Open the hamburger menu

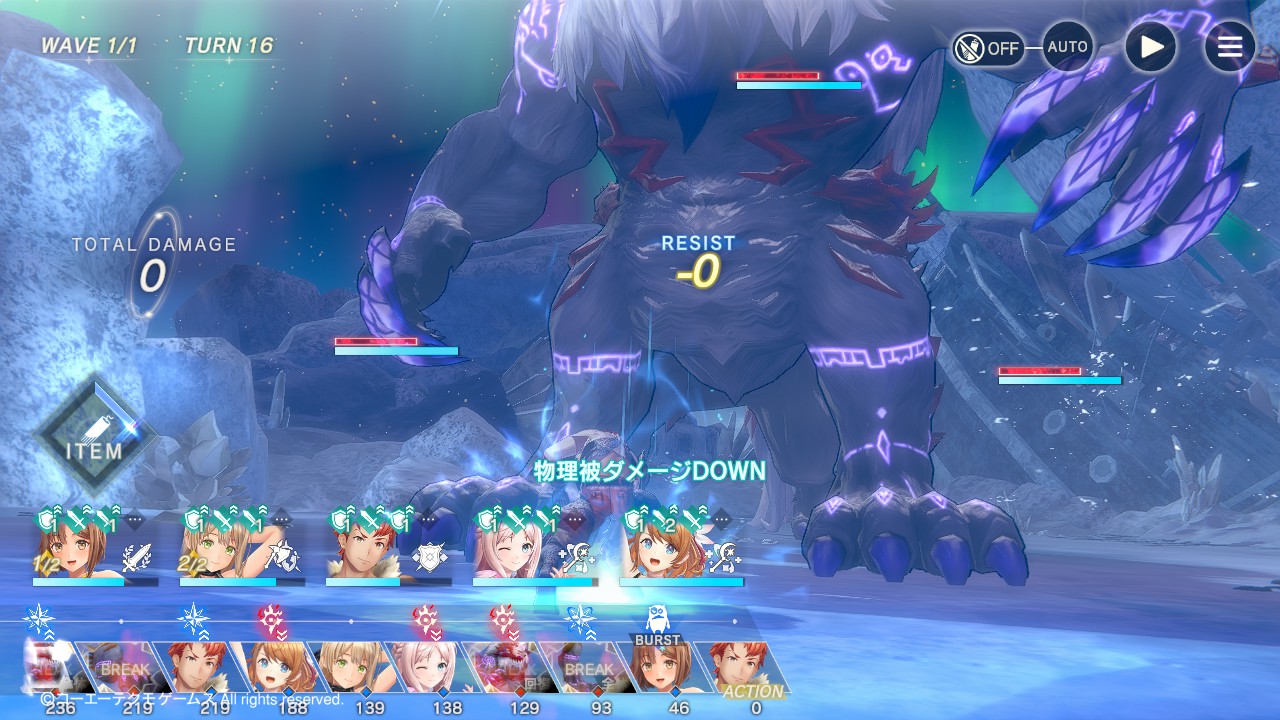pyautogui.click(x=1229, y=47)
